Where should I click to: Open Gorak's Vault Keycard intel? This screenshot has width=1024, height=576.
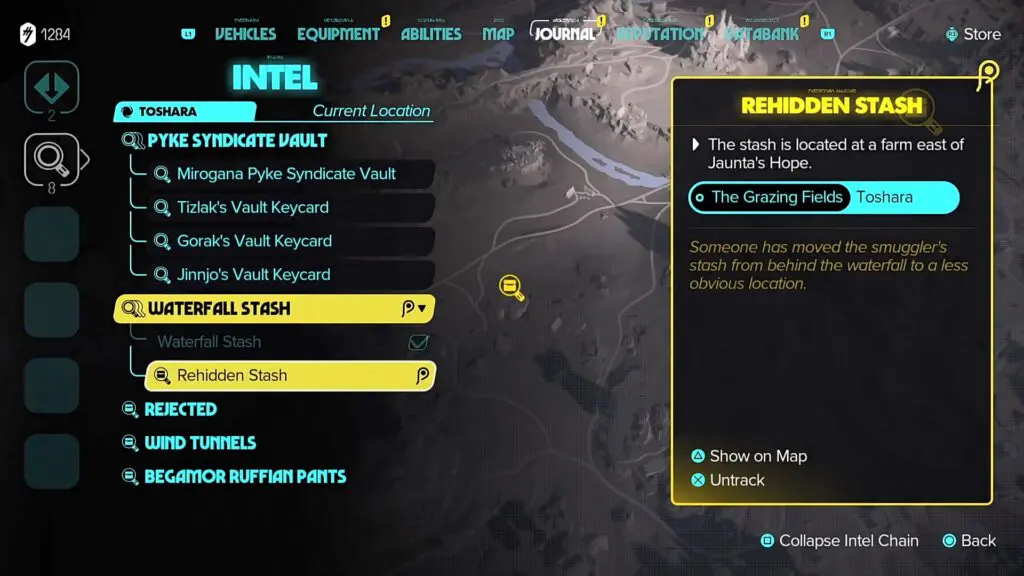[x=254, y=241]
